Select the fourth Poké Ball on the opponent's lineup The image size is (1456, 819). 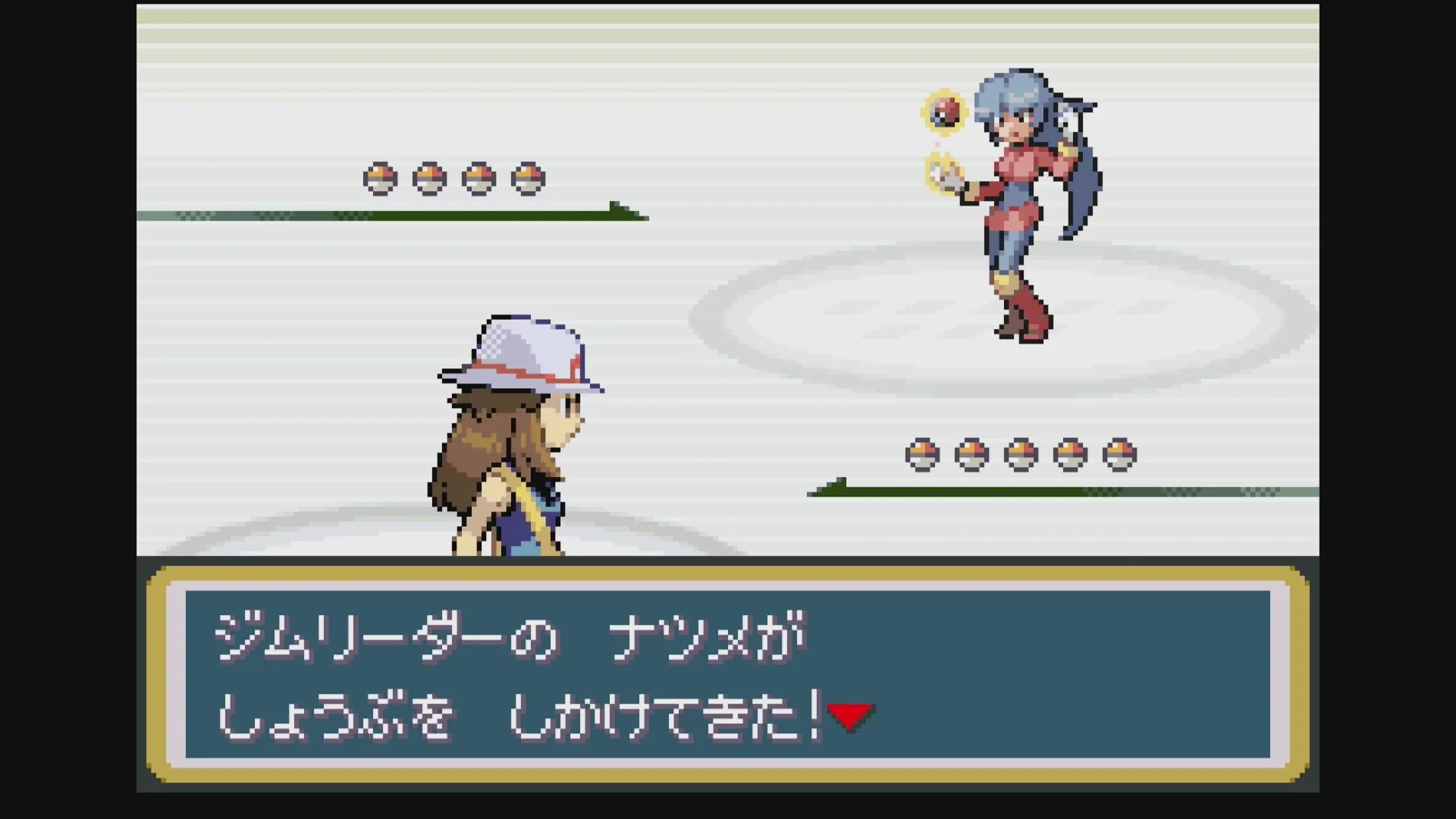[528, 180]
